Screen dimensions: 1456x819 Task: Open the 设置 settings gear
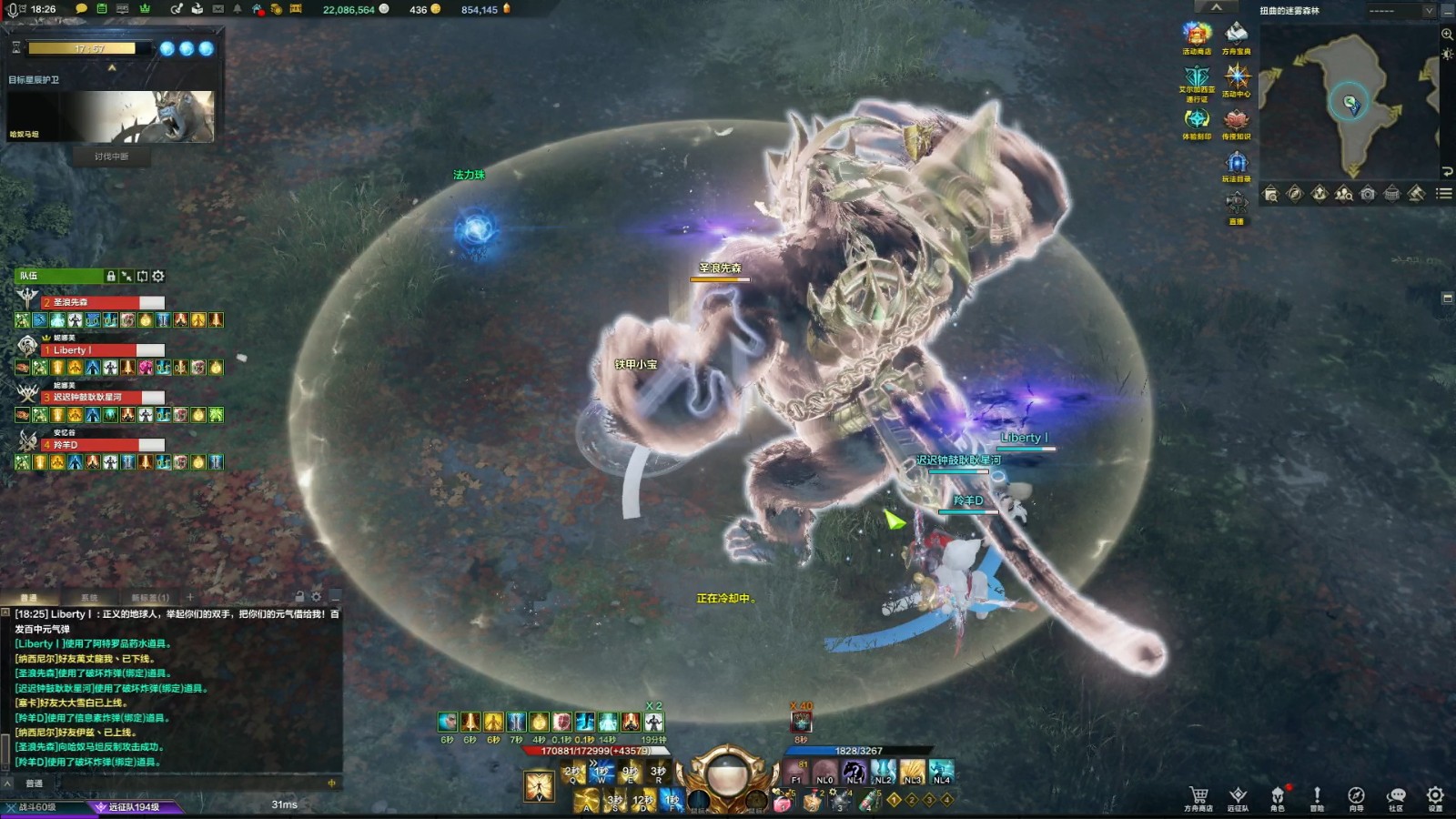click(x=1435, y=797)
